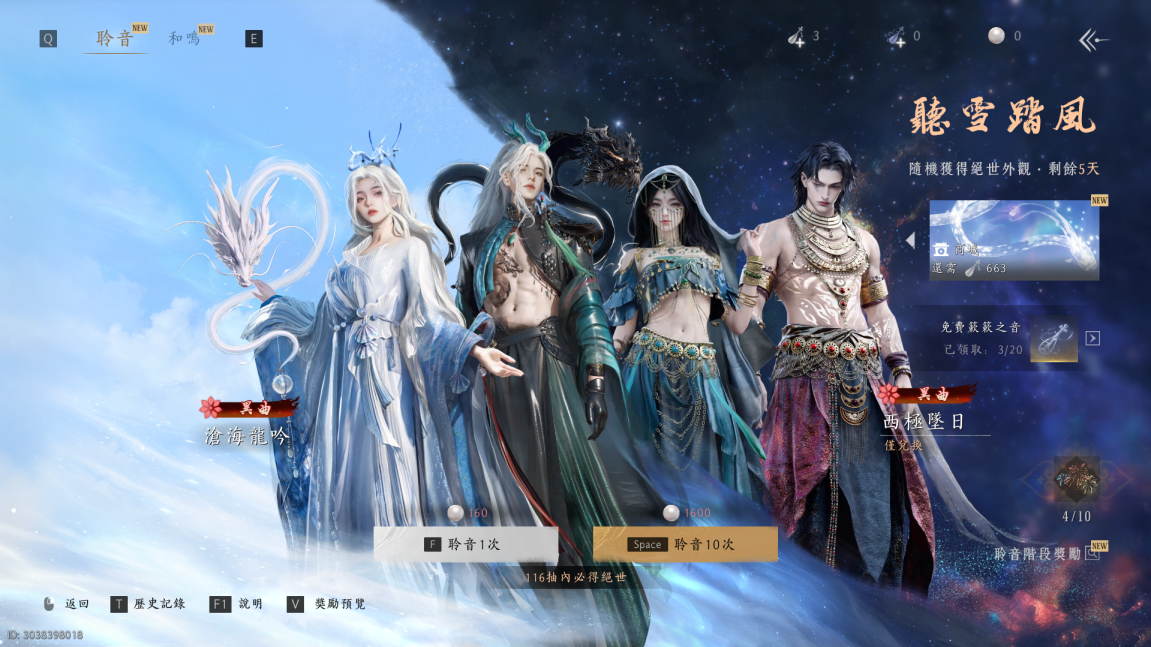Open the 和鳴 tab
Image resolution: width=1151 pixels, height=647 pixels.
(182, 39)
